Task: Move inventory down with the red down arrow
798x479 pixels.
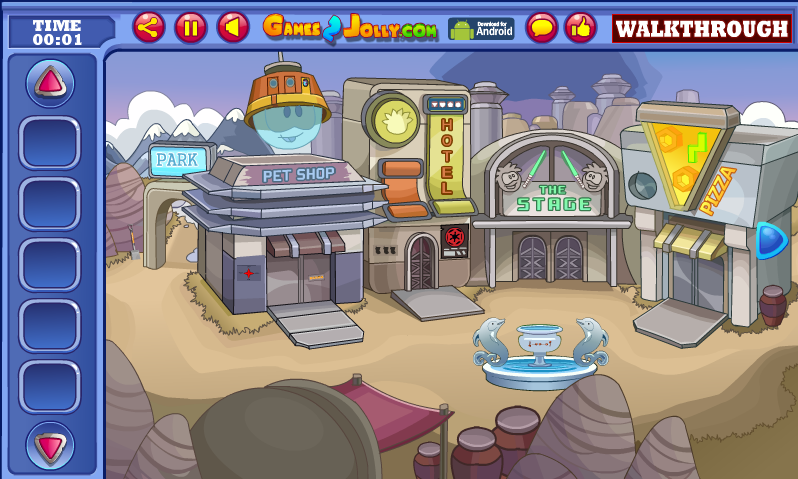Action: tap(50, 445)
